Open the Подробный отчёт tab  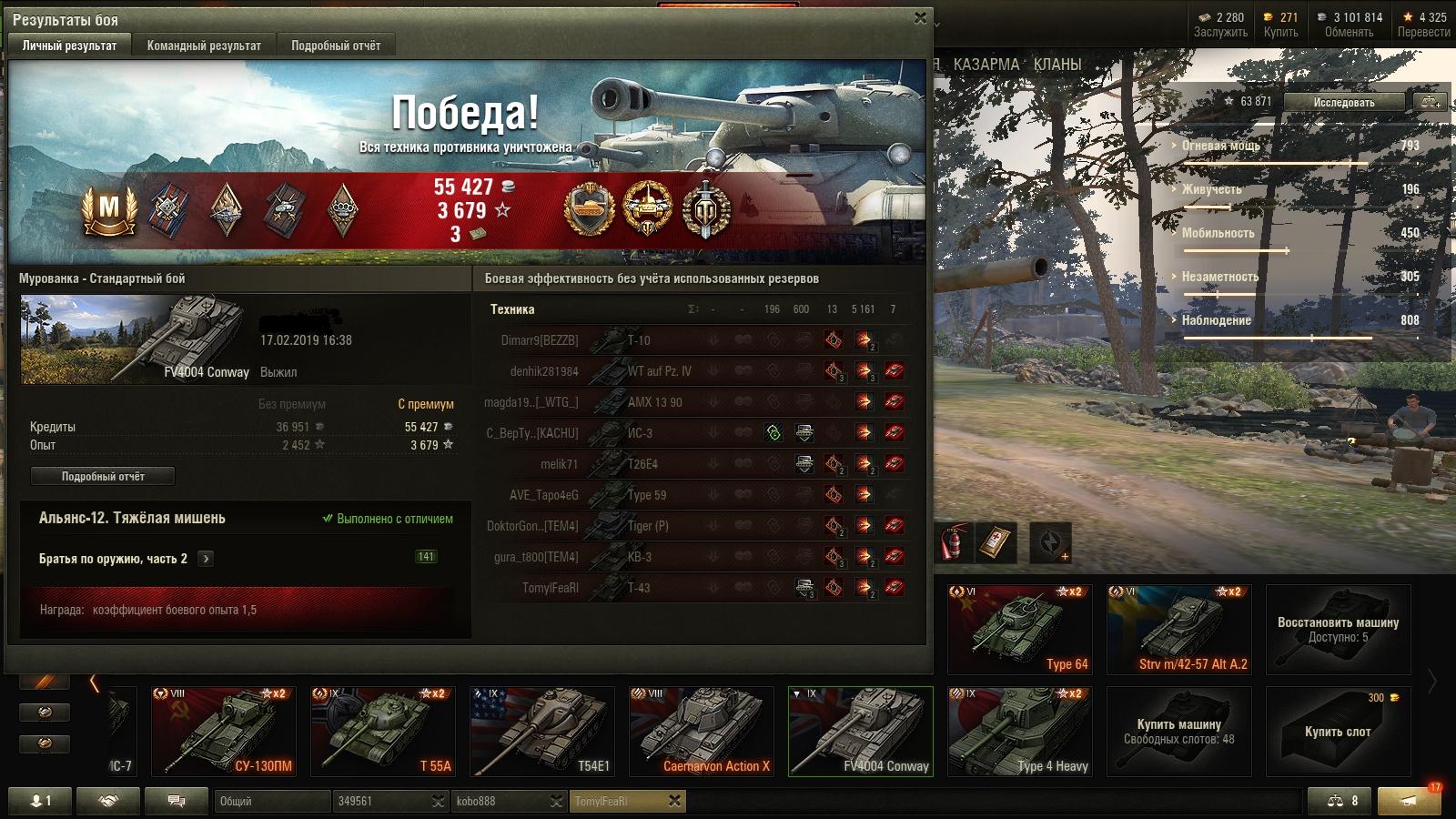click(336, 45)
